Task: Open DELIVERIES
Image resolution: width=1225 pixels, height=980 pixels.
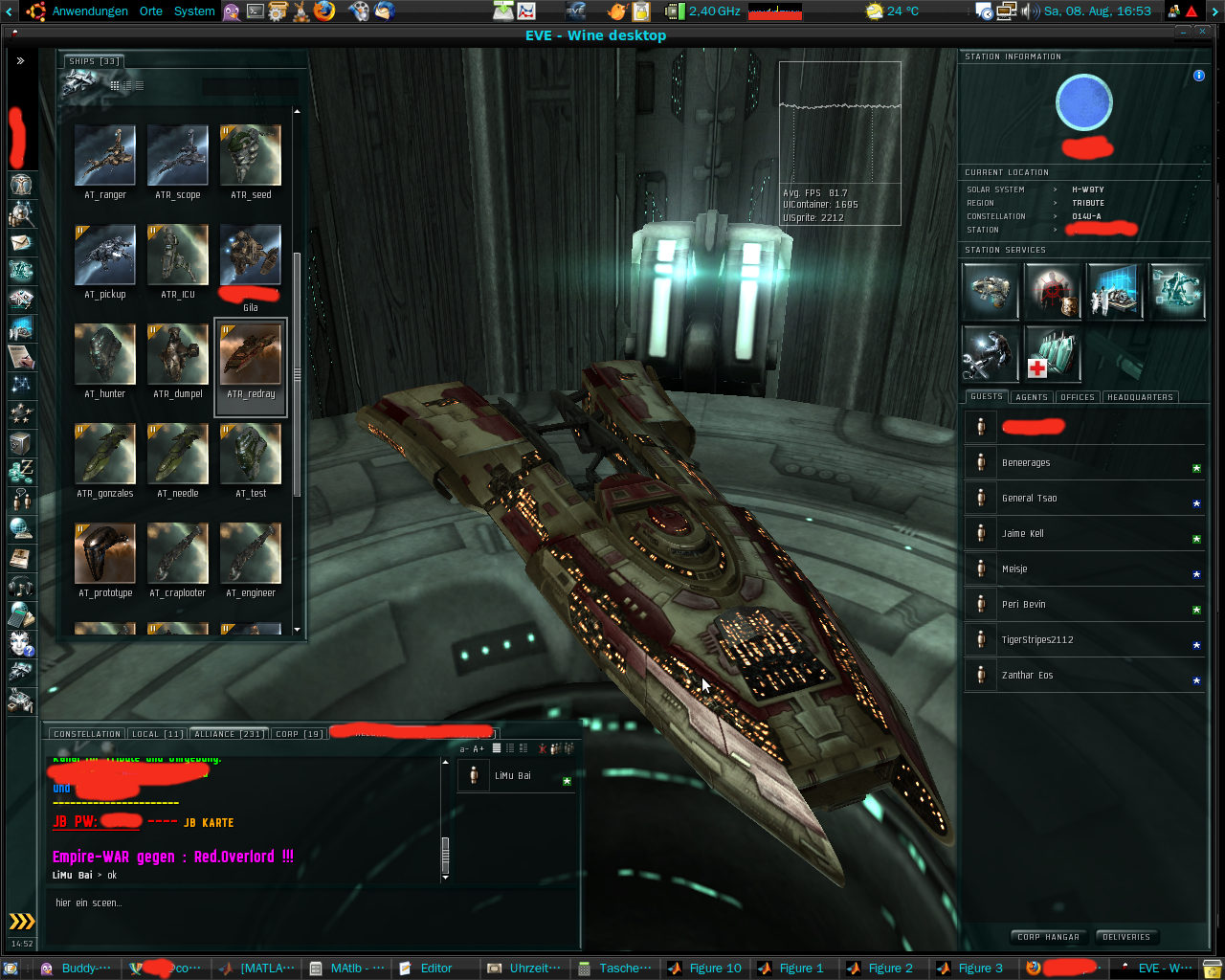Action: pos(1127,937)
